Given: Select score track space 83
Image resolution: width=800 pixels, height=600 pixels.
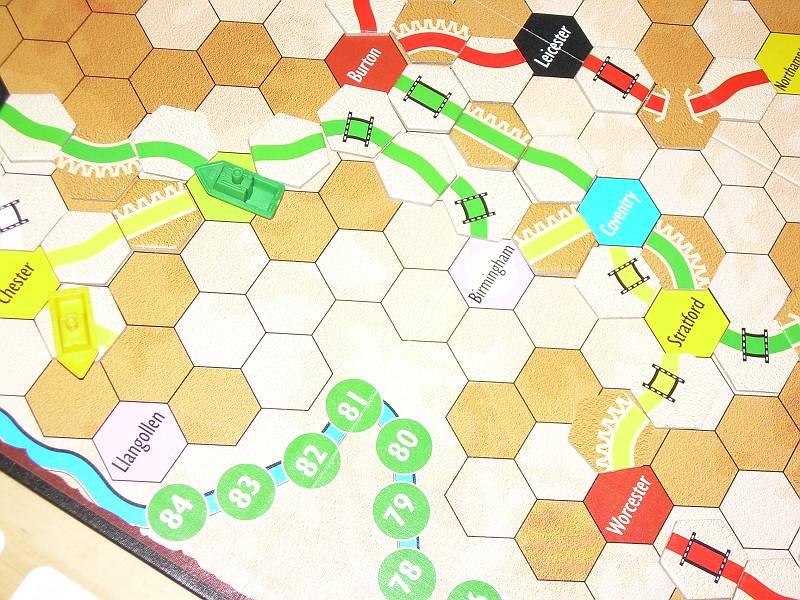Looking at the screenshot, I should click(239, 491).
